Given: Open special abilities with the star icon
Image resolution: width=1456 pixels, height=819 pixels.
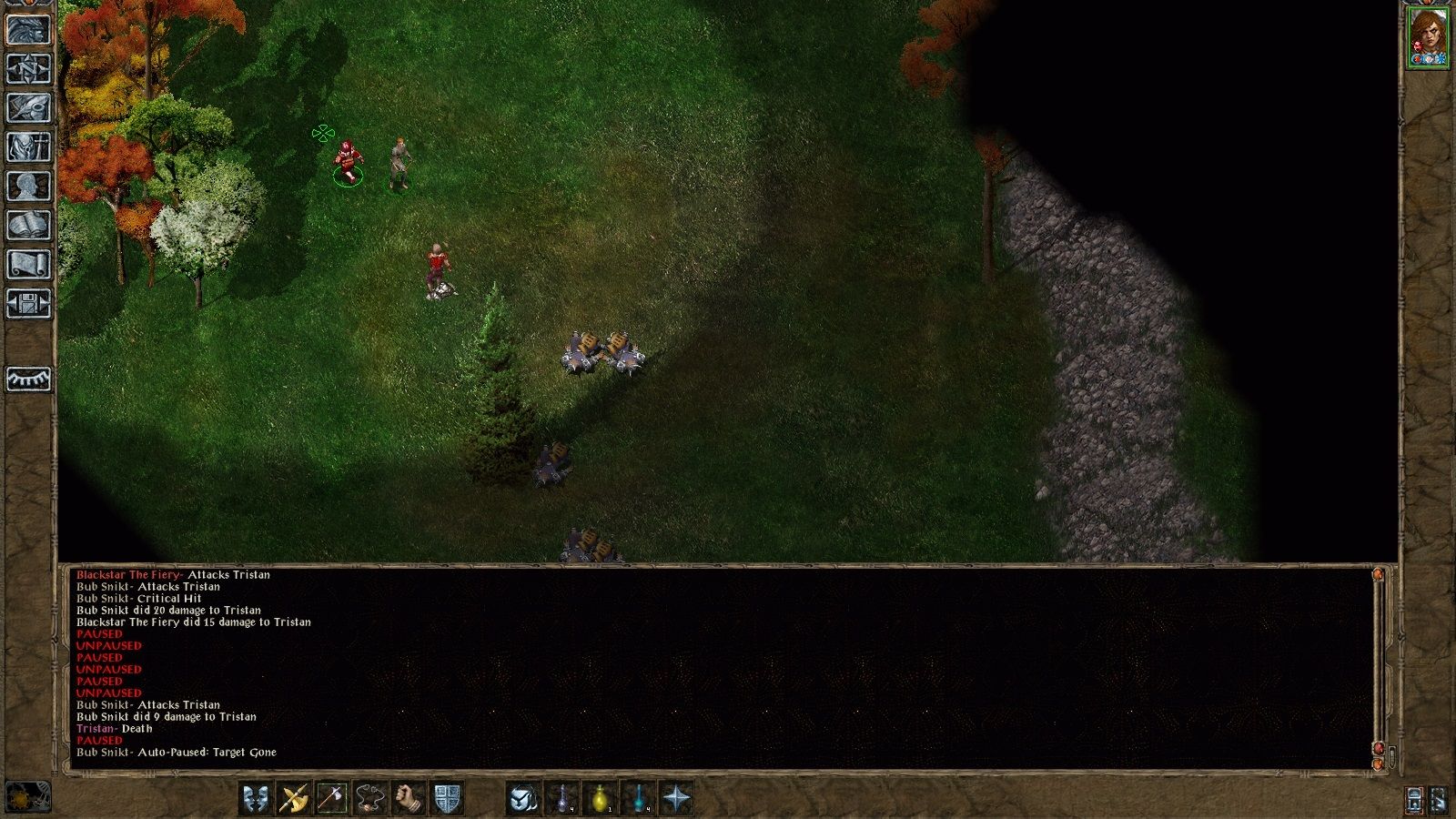Looking at the screenshot, I should coord(676,799).
